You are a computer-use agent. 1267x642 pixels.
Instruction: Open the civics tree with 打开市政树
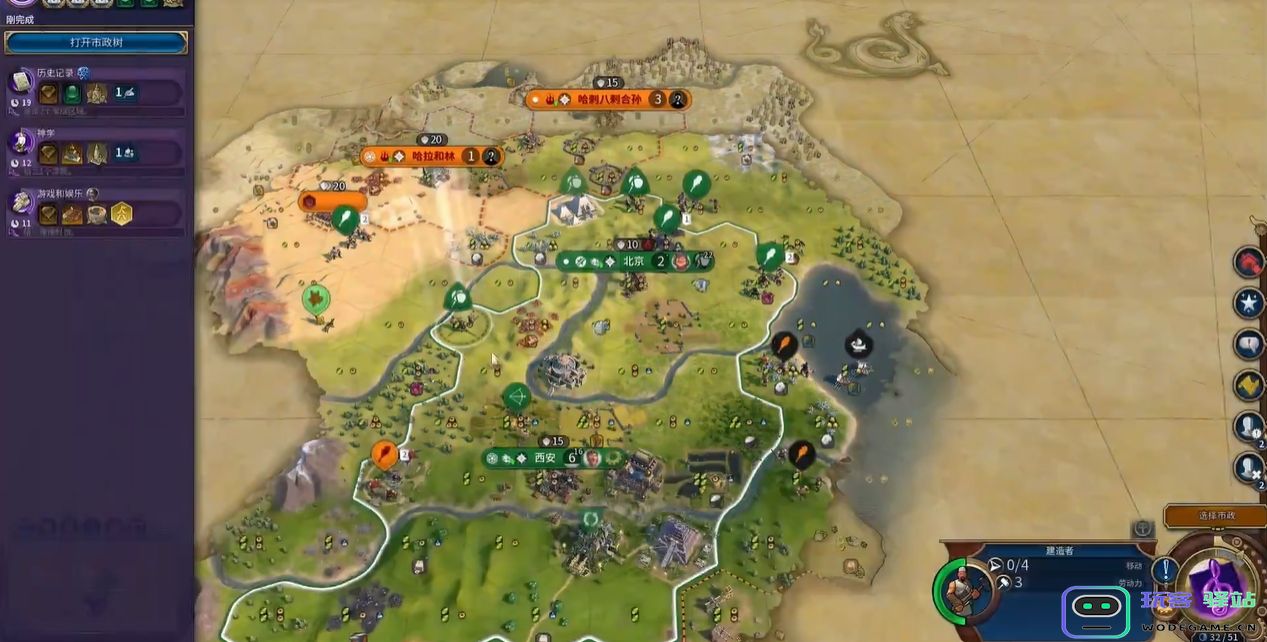pos(96,42)
